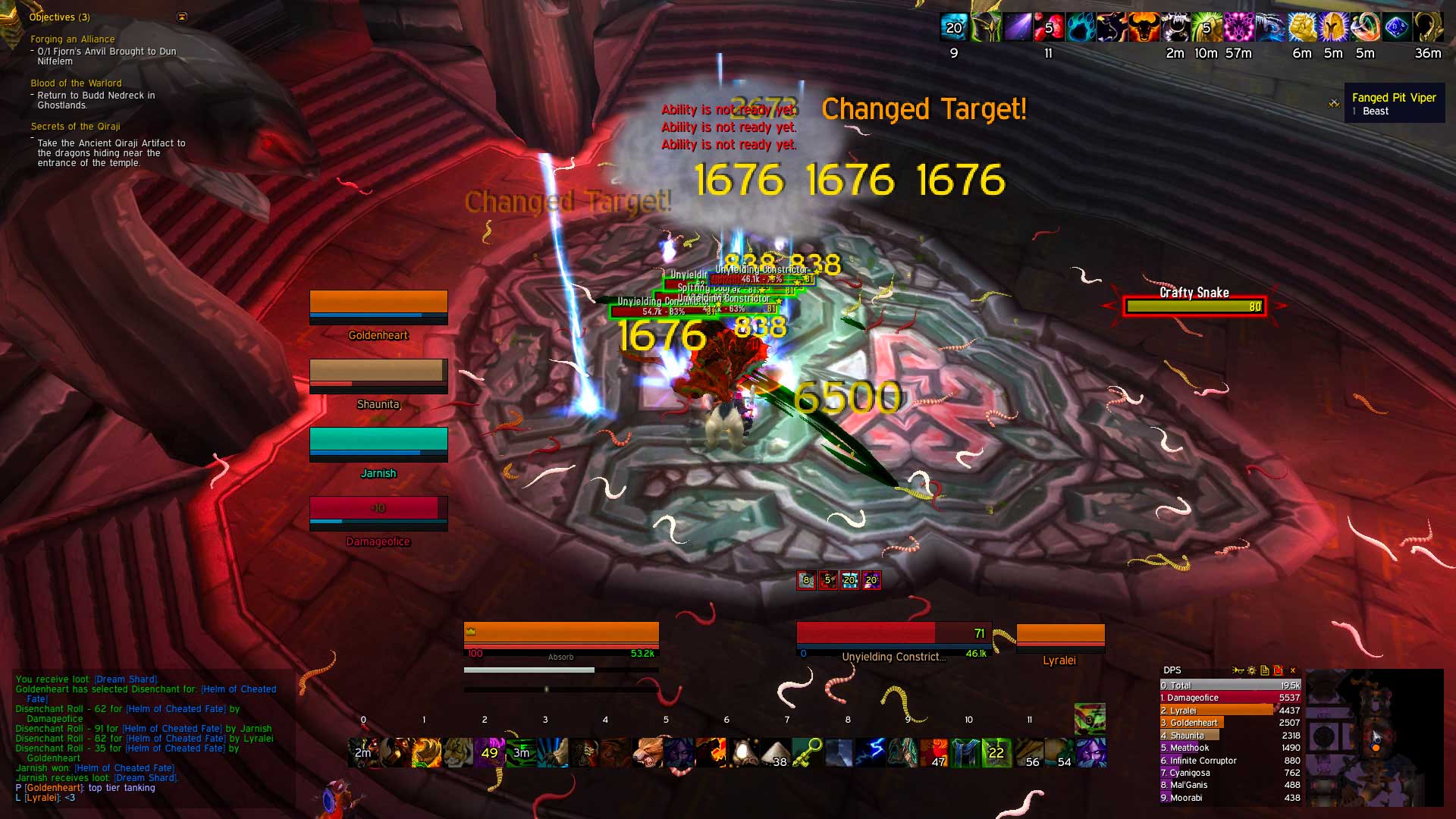Click Jarnish's teal party frame

click(x=378, y=444)
